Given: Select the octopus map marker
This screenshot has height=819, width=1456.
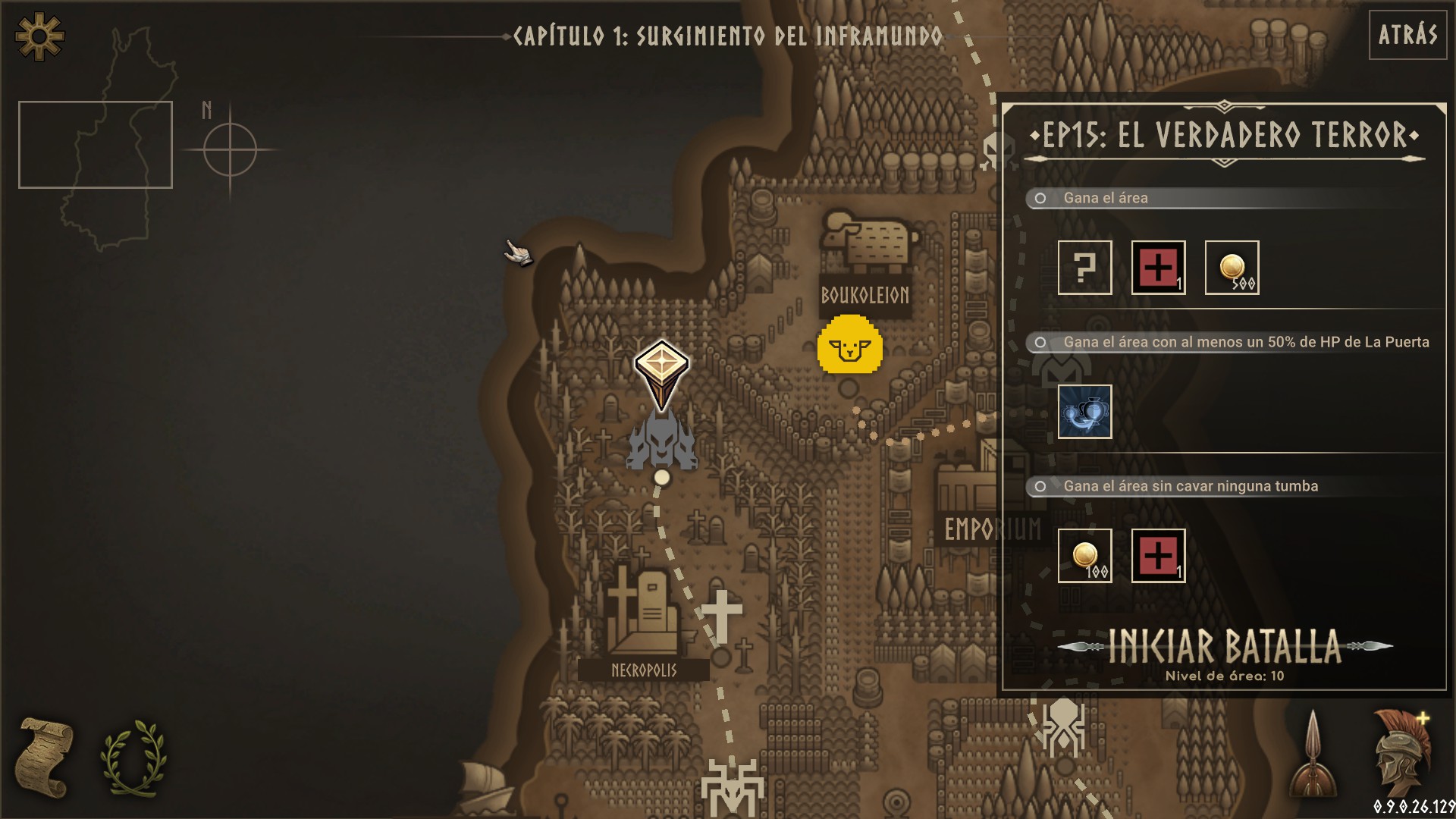Looking at the screenshot, I should [x=1062, y=725].
